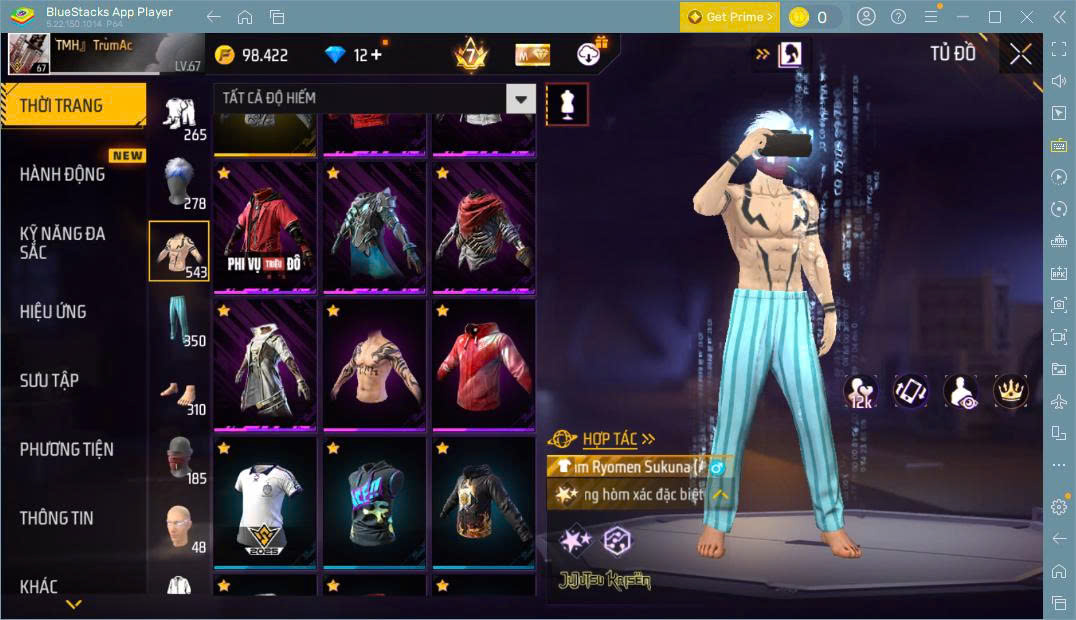Image resolution: width=1076 pixels, height=620 pixels.
Task: Open the HỢP TÁC collaboration link
Action: tap(608, 439)
